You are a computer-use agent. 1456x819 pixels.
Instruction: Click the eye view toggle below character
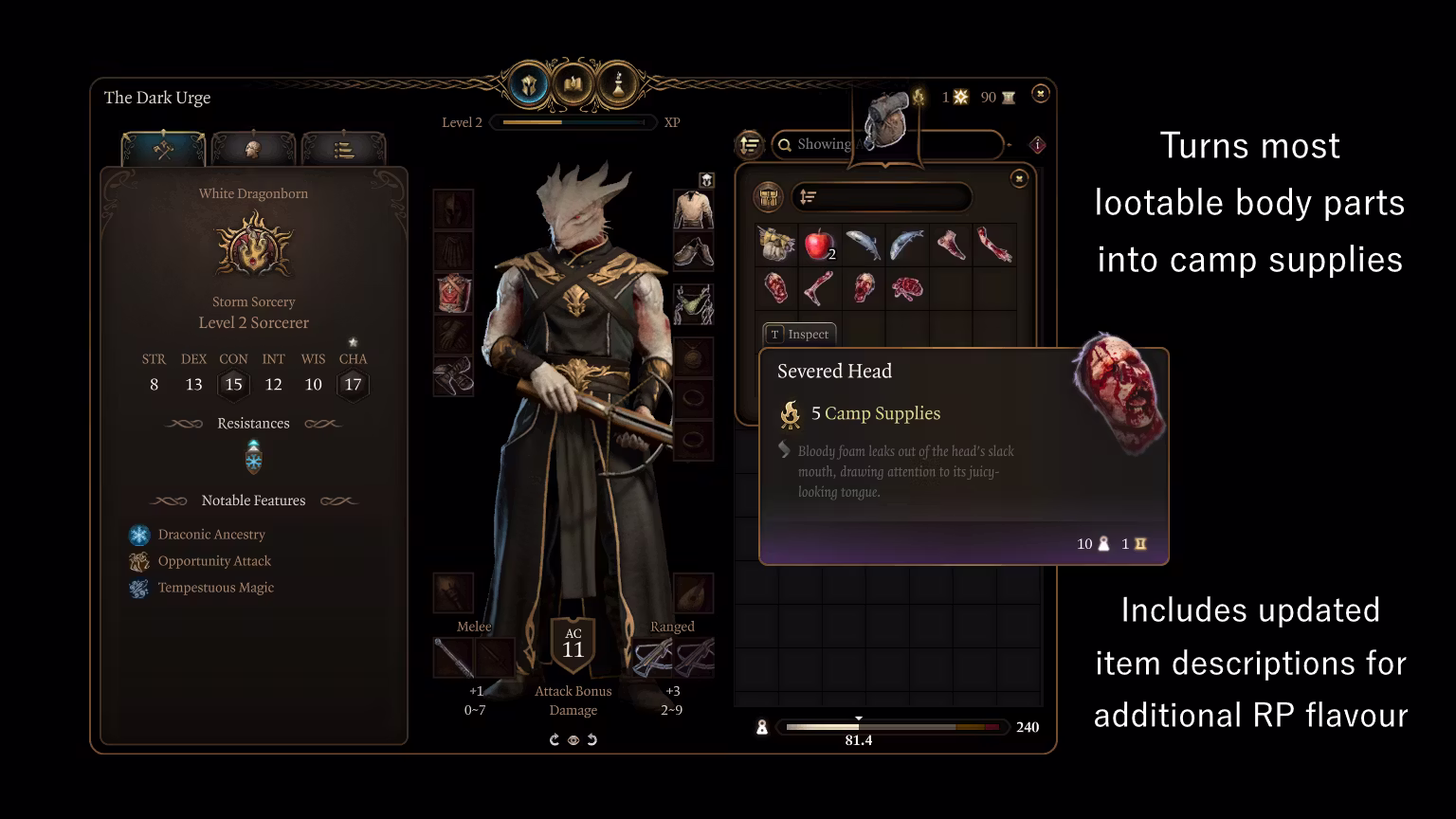pos(573,740)
